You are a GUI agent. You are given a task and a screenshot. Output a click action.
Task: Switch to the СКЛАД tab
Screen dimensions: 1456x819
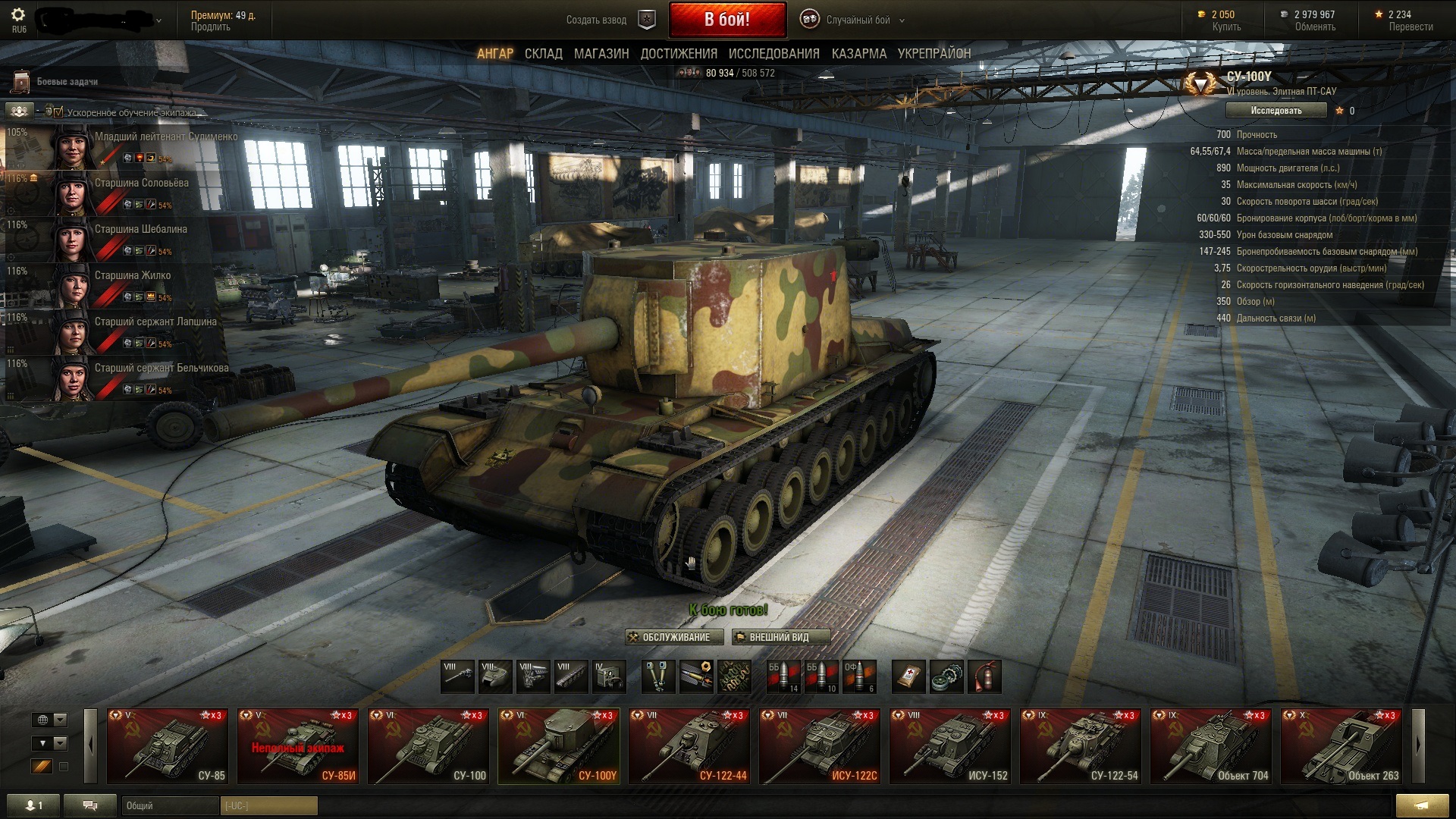543,54
